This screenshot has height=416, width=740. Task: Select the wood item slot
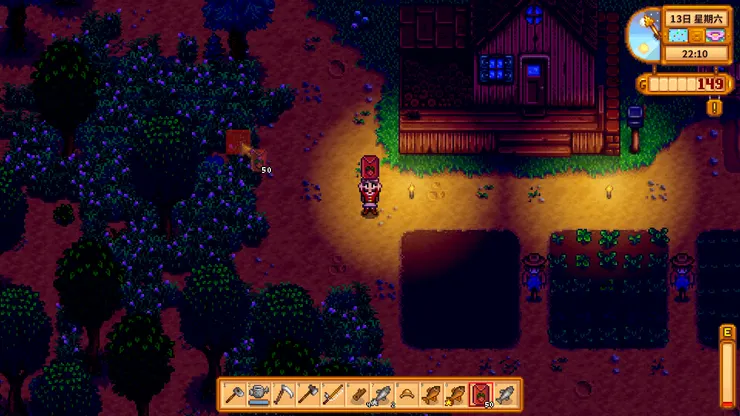click(357, 395)
